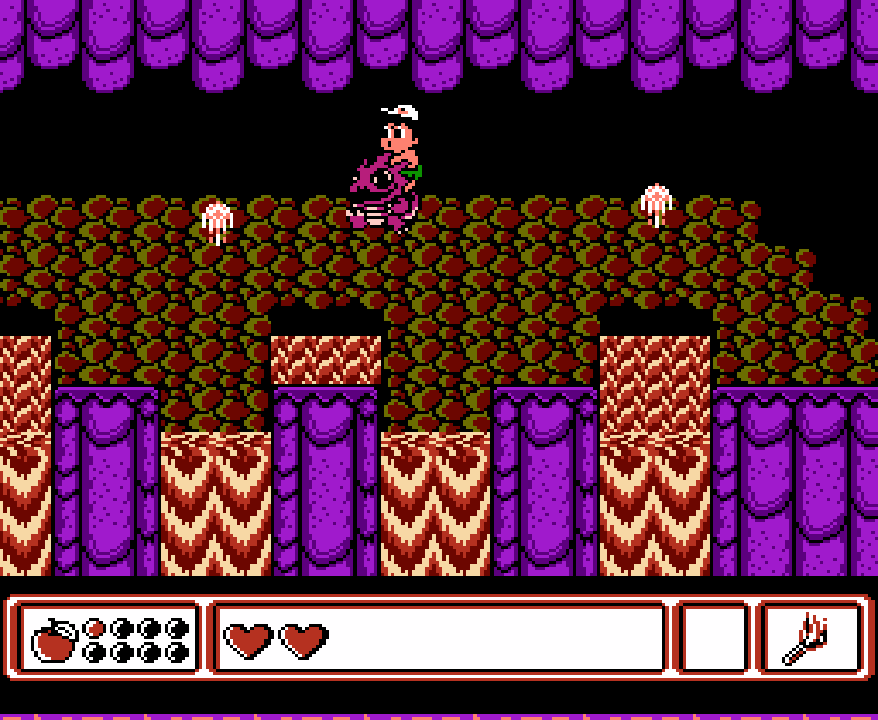This screenshot has width=878, height=720.
Task: Select the torch weapon slot
Action: point(810,639)
